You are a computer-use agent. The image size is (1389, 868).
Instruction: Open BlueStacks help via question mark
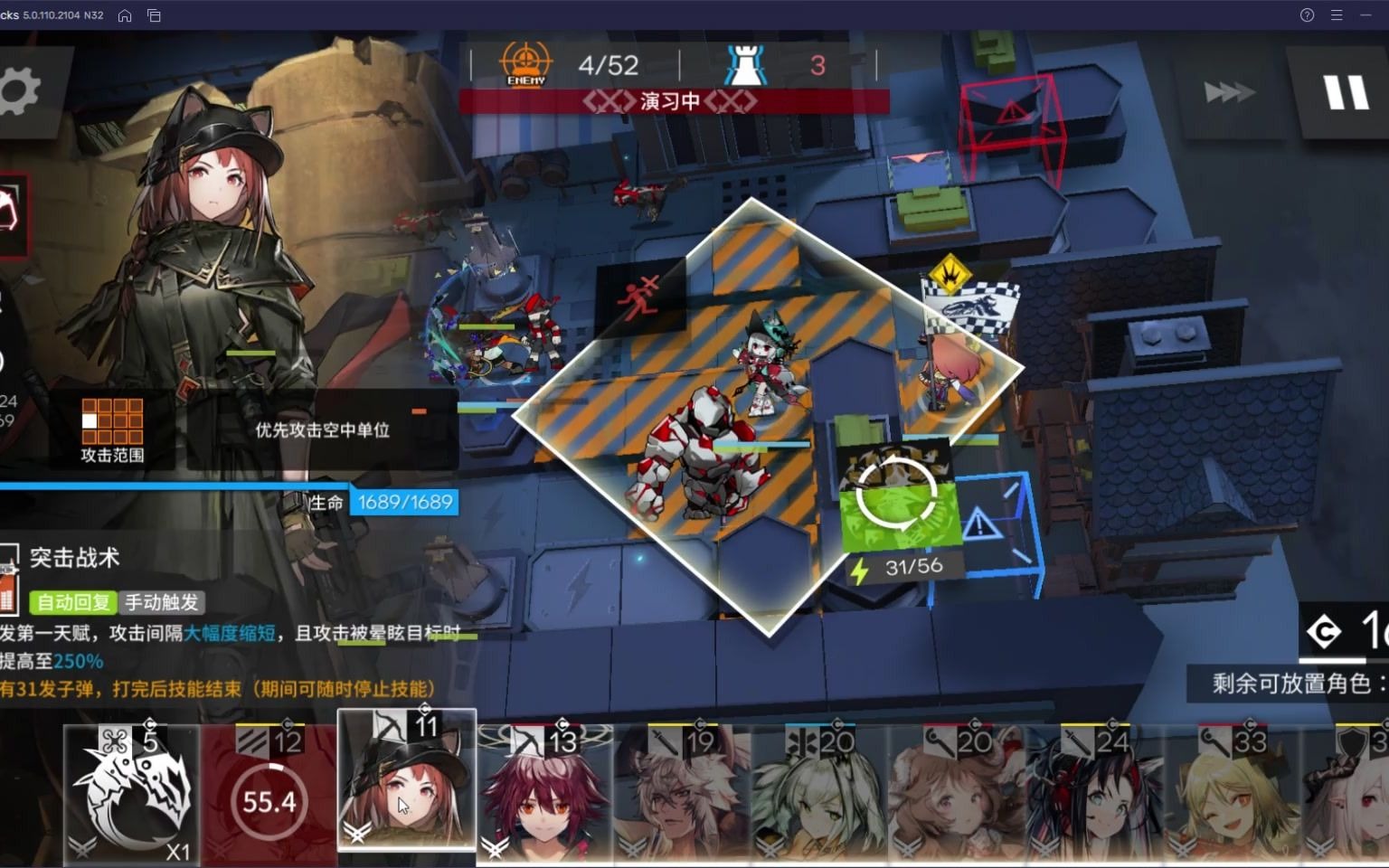click(1306, 14)
